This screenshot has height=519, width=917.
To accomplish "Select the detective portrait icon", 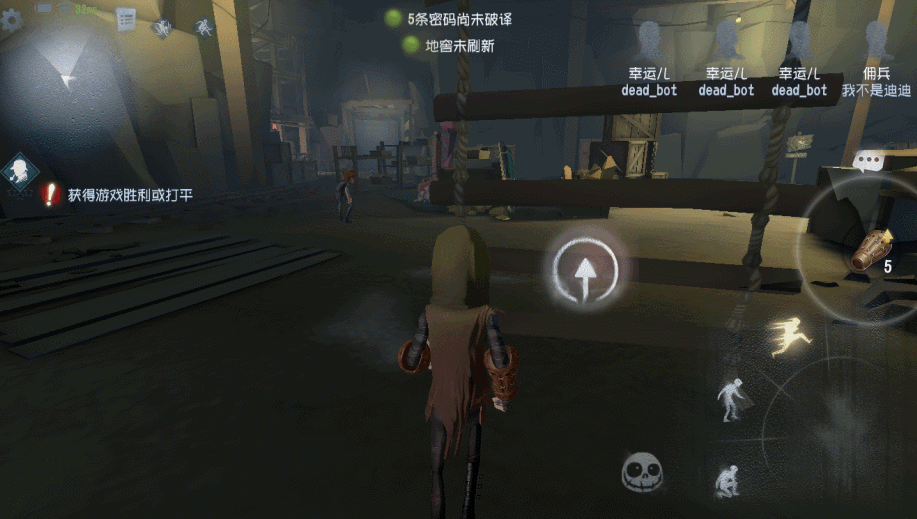I will (19, 171).
